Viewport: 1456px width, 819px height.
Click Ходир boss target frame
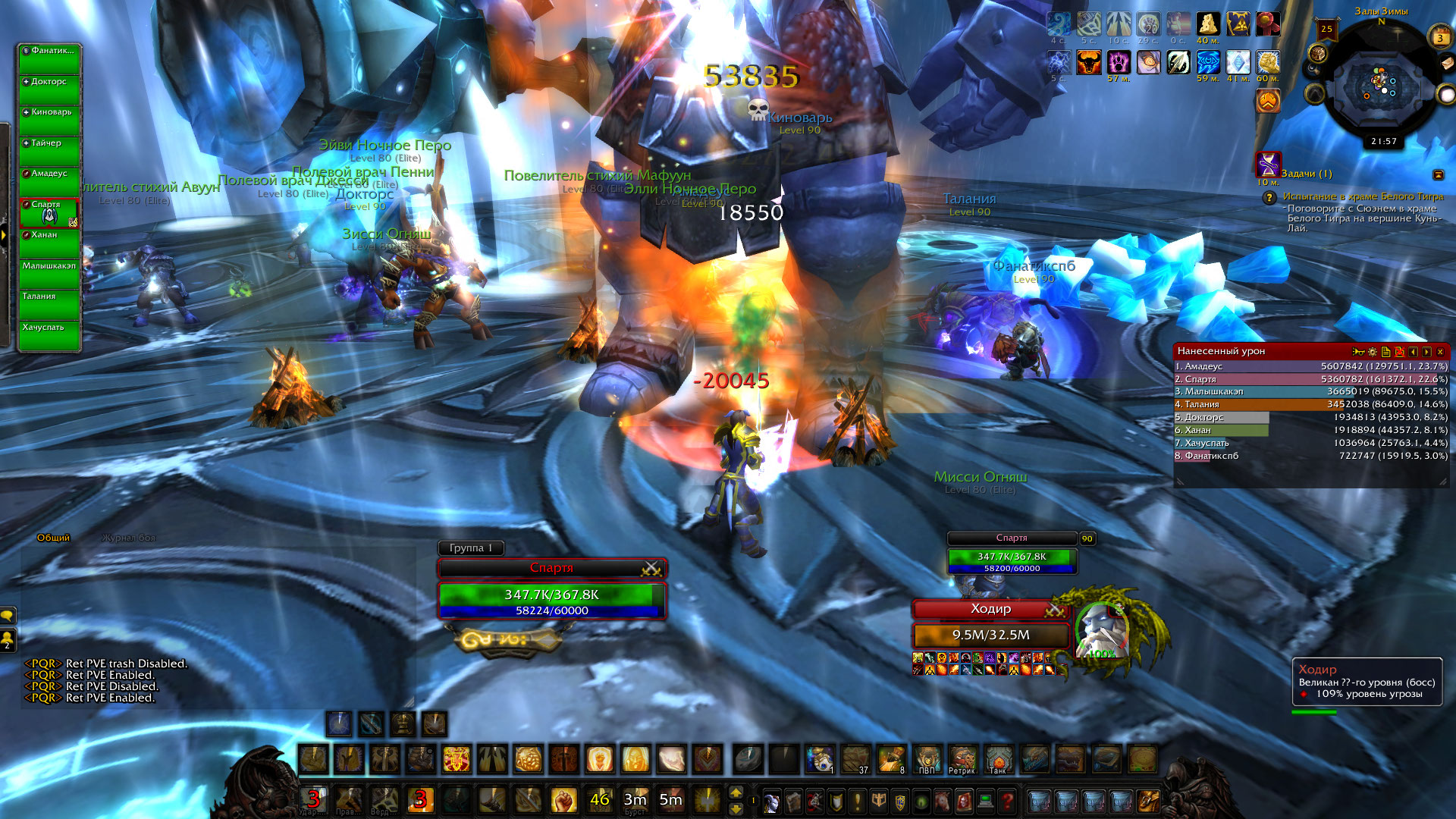pyautogui.click(x=990, y=609)
